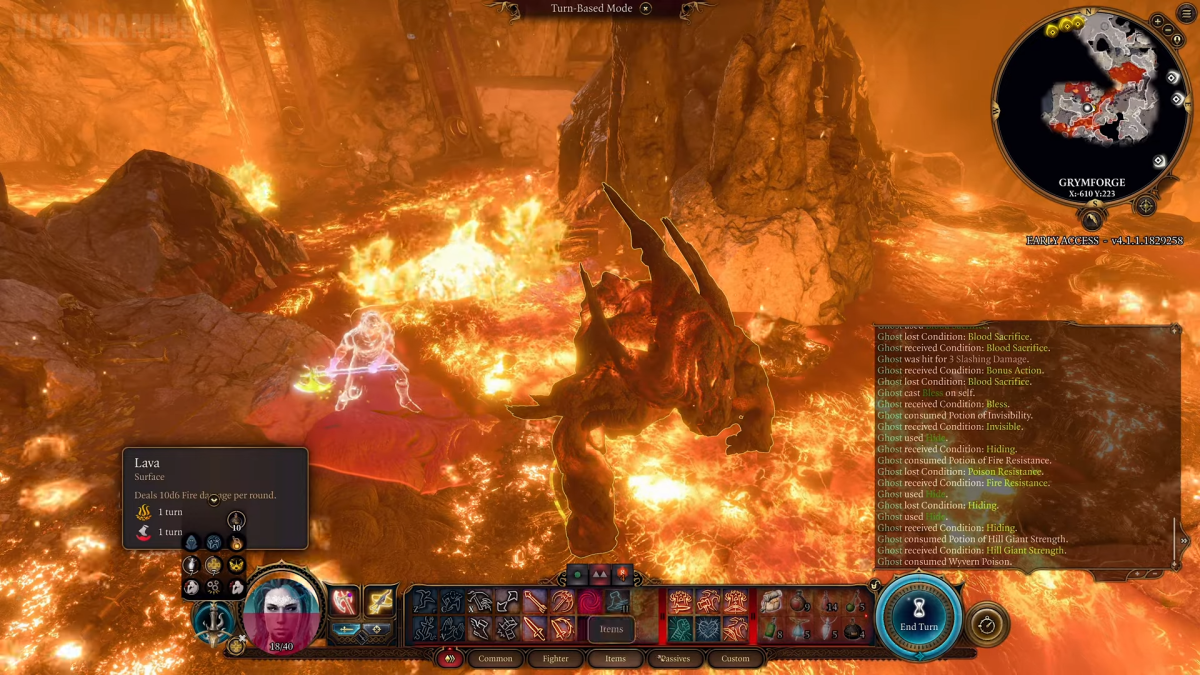1200x675 pixels.
Task: Click the compass target button below minimap
Action: [1145, 206]
